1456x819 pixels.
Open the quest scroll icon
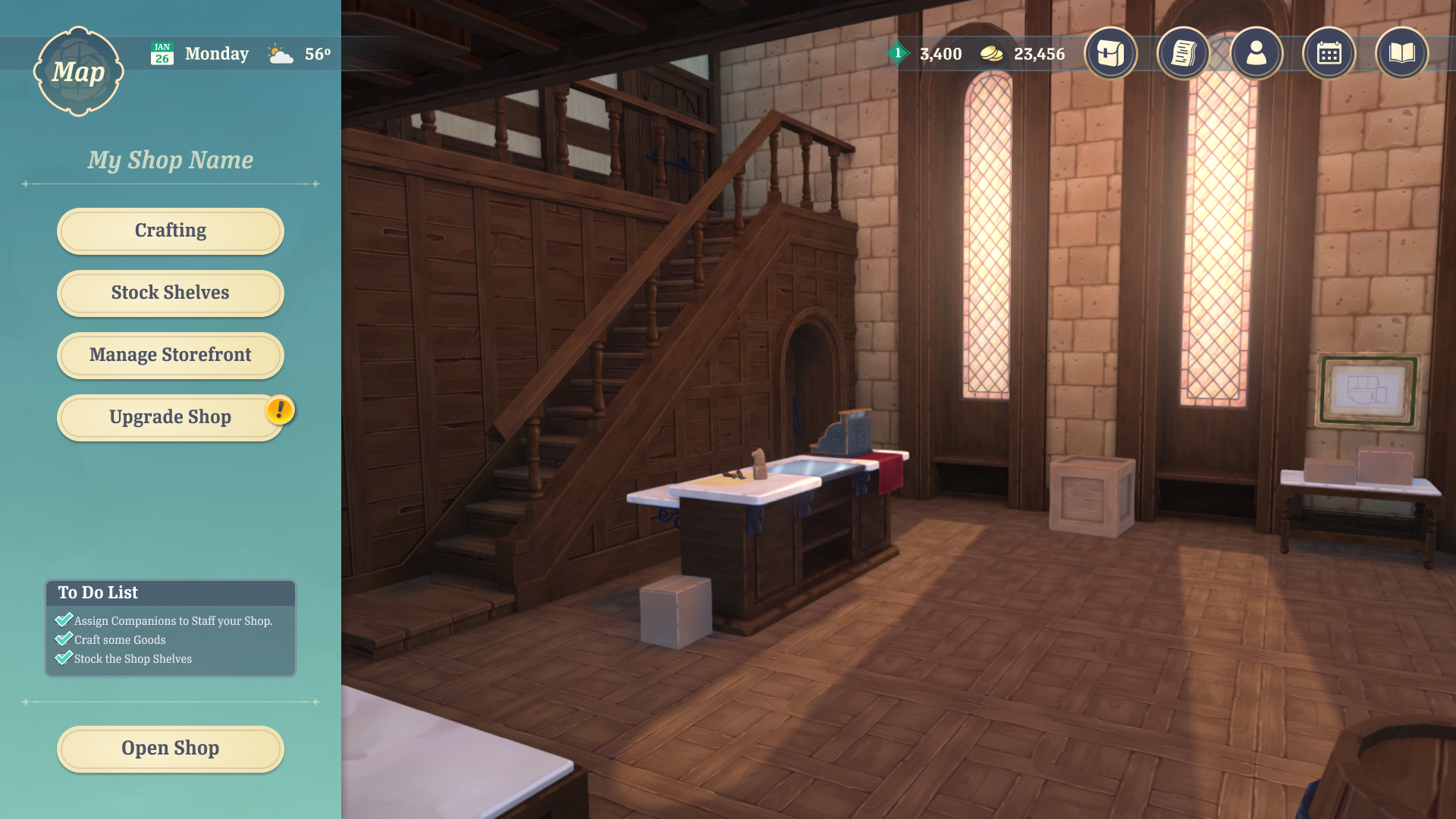tap(1183, 53)
